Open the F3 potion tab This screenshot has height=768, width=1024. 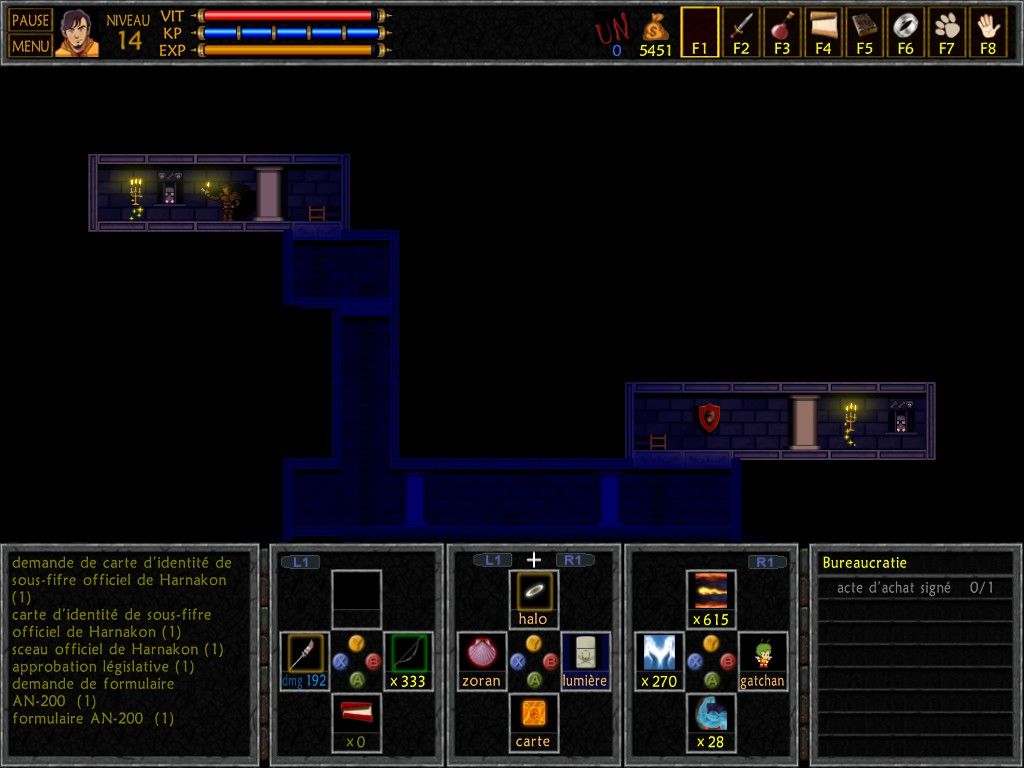click(x=782, y=32)
